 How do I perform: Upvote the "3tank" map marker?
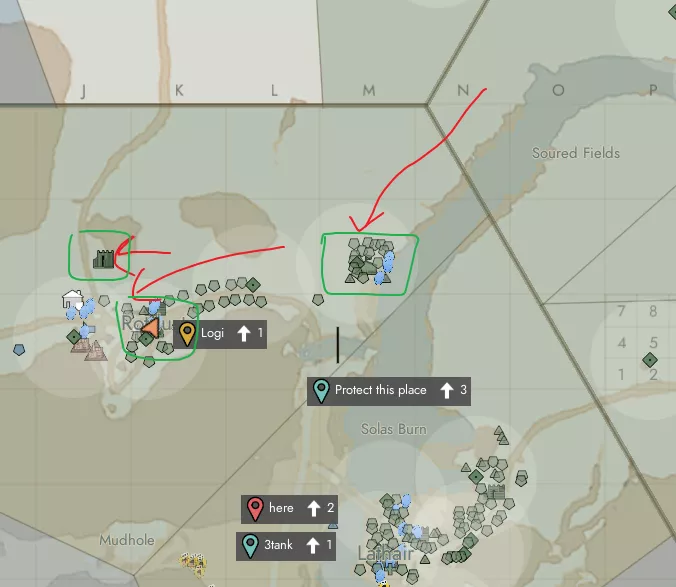tap(312, 545)
